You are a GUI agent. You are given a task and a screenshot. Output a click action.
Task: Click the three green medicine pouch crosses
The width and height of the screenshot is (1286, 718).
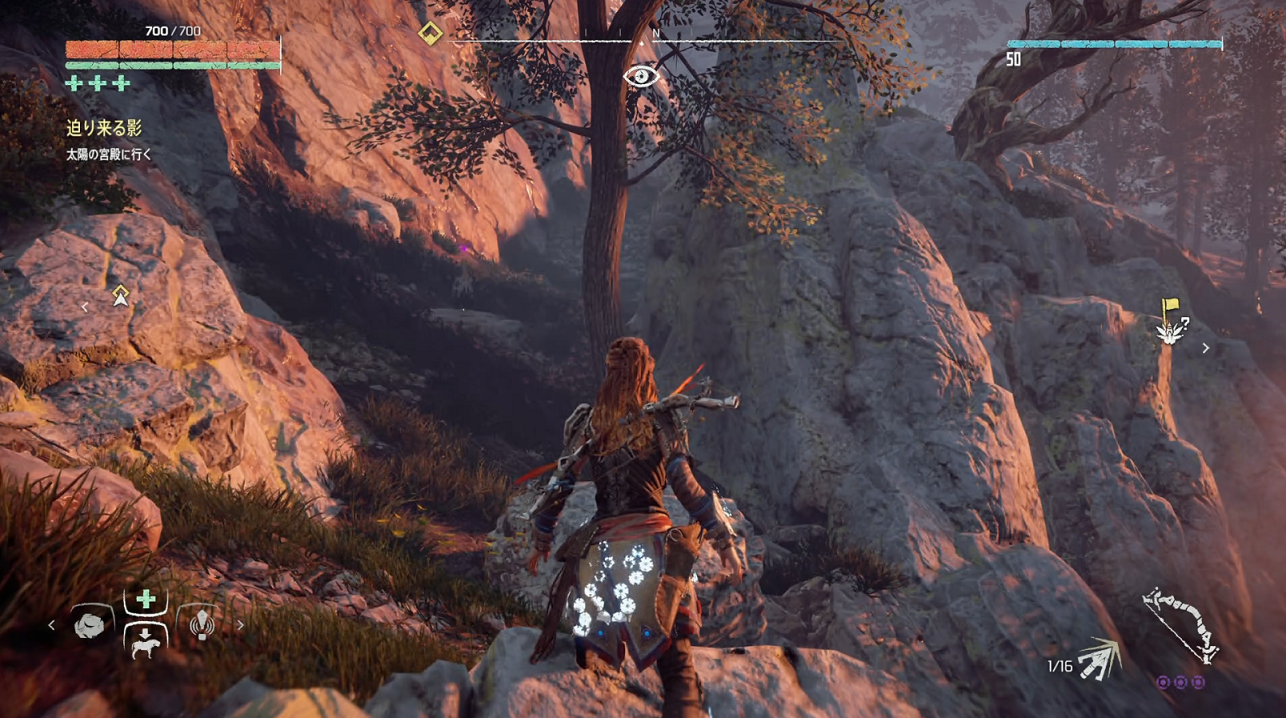point(98,83)
